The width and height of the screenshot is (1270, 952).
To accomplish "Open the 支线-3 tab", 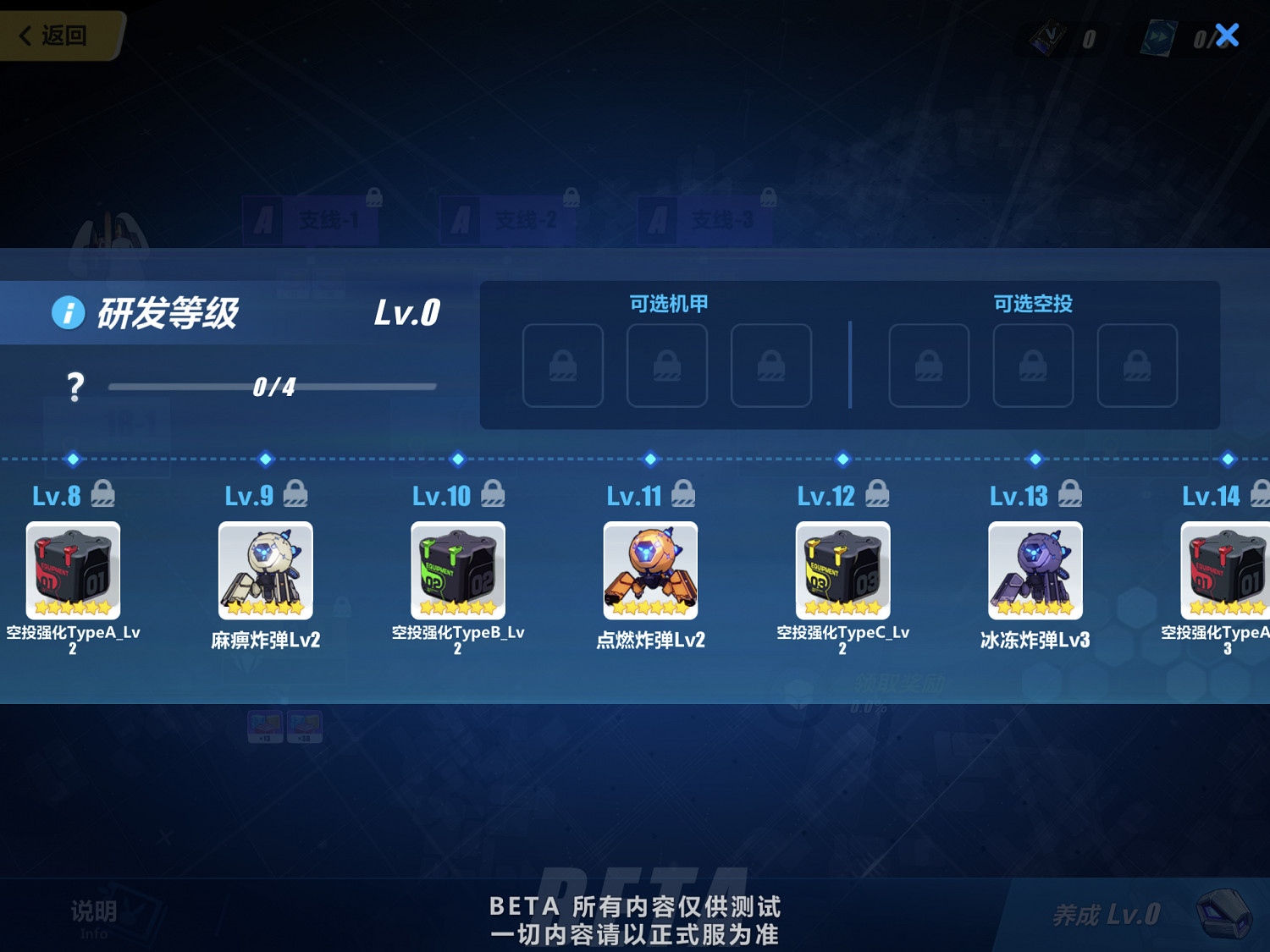I will coord(703,218).
